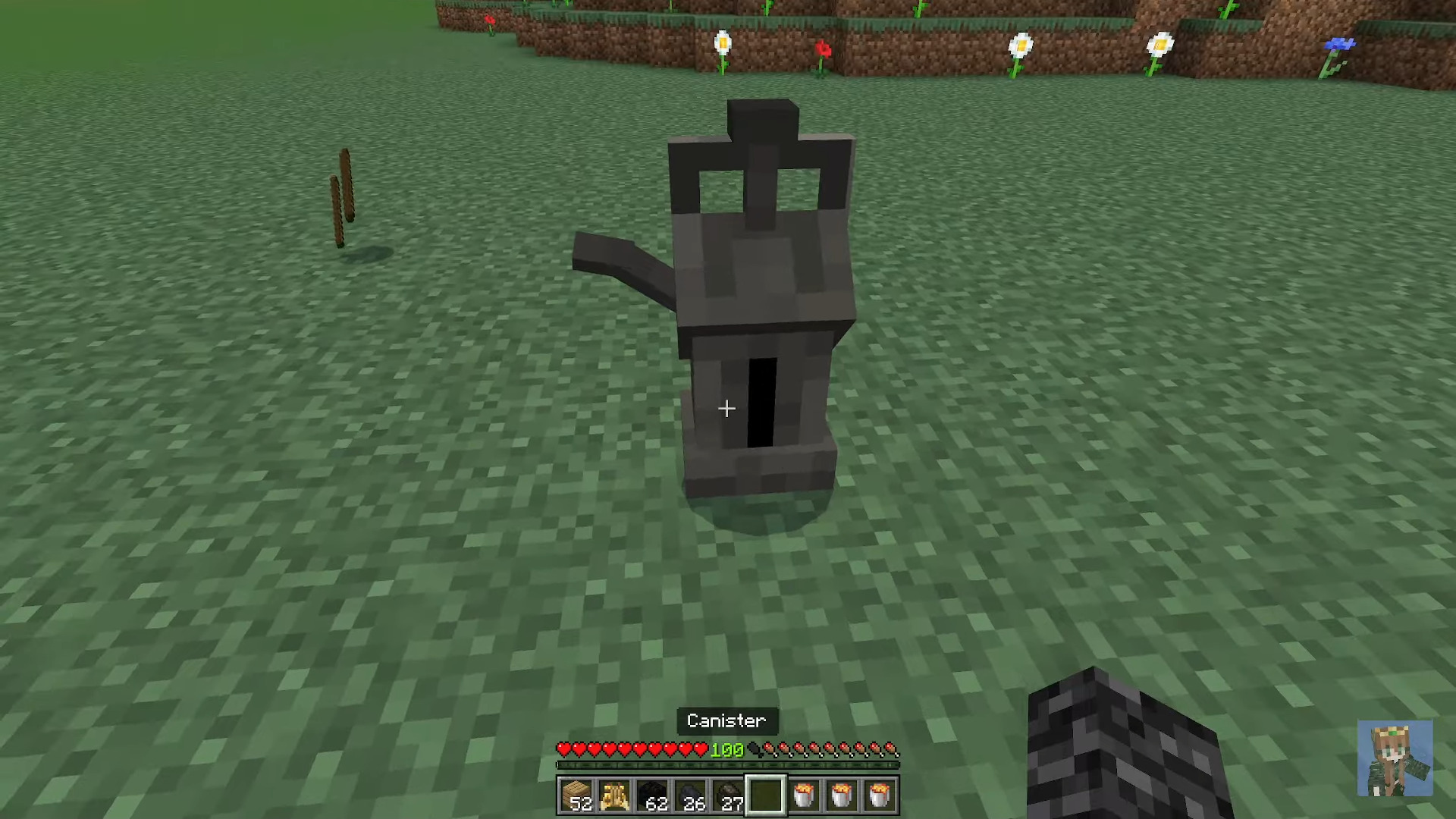
Task: Select the middle flaming bucket item
Action: tap(842, 794)
